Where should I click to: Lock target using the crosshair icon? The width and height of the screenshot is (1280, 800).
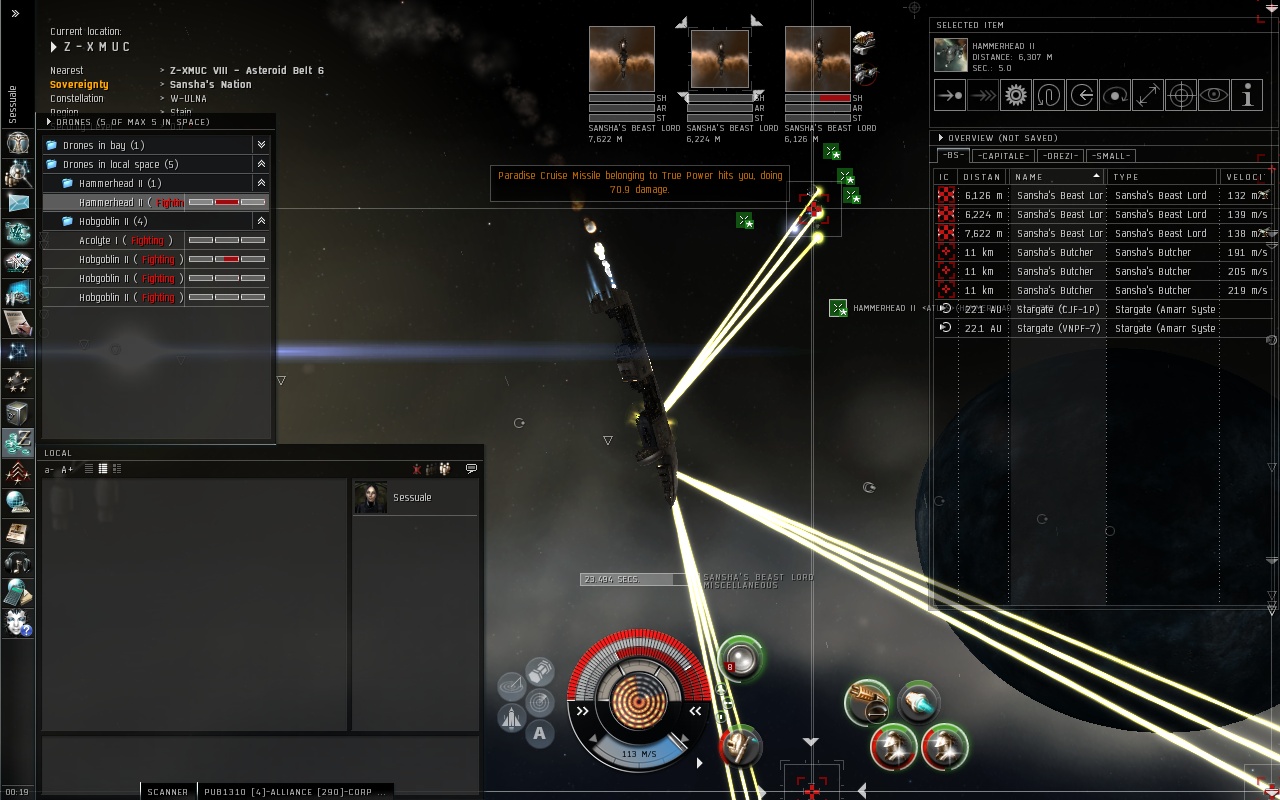point(1181,95)
